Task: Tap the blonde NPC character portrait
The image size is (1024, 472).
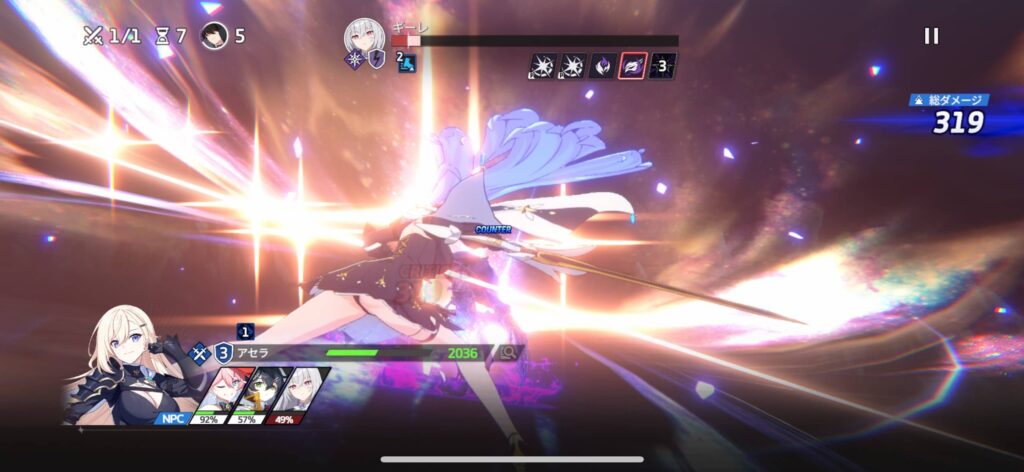Action: (120, 365)
